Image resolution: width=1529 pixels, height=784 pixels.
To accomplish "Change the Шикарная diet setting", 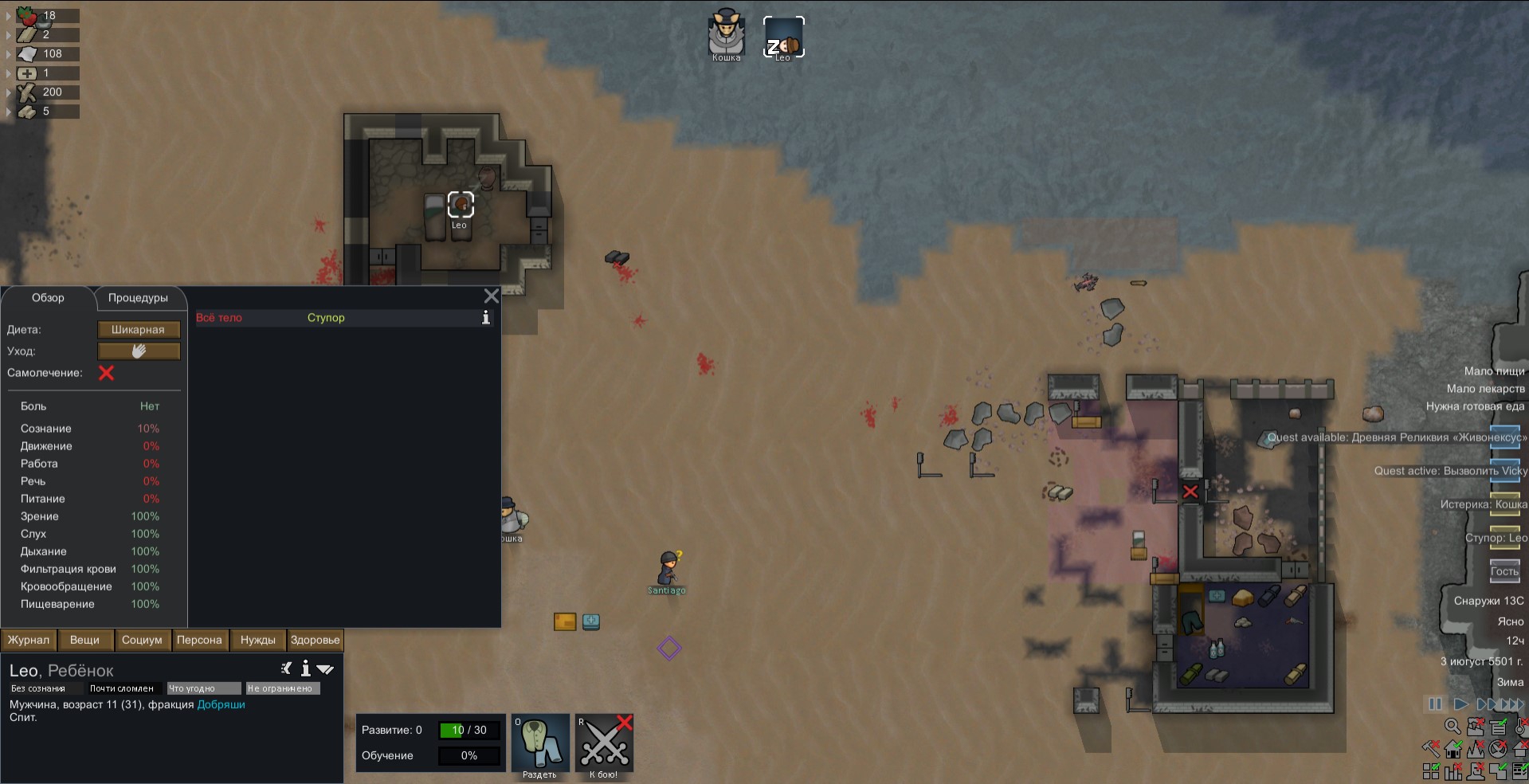I will point(139,330).
